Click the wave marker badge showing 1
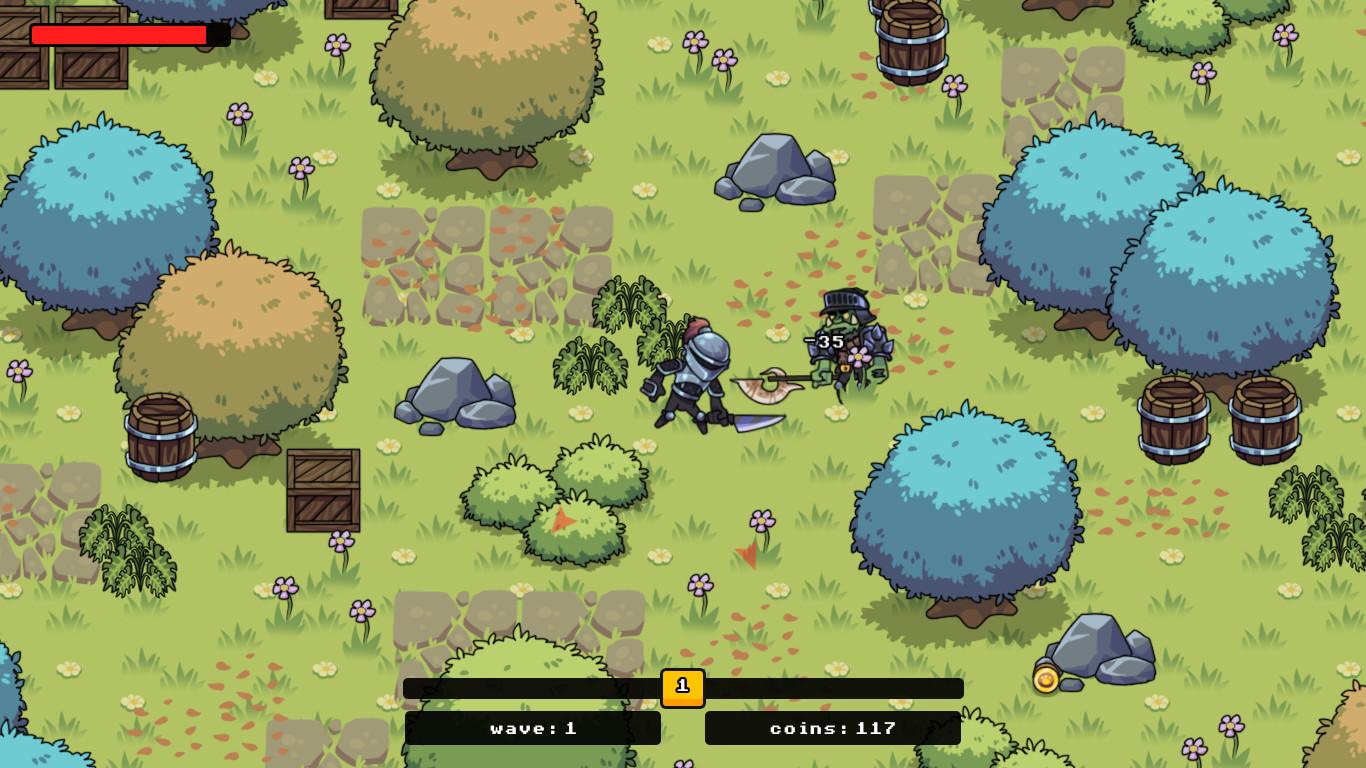Screen dimensions: 1366x768 tap(683, 687)
